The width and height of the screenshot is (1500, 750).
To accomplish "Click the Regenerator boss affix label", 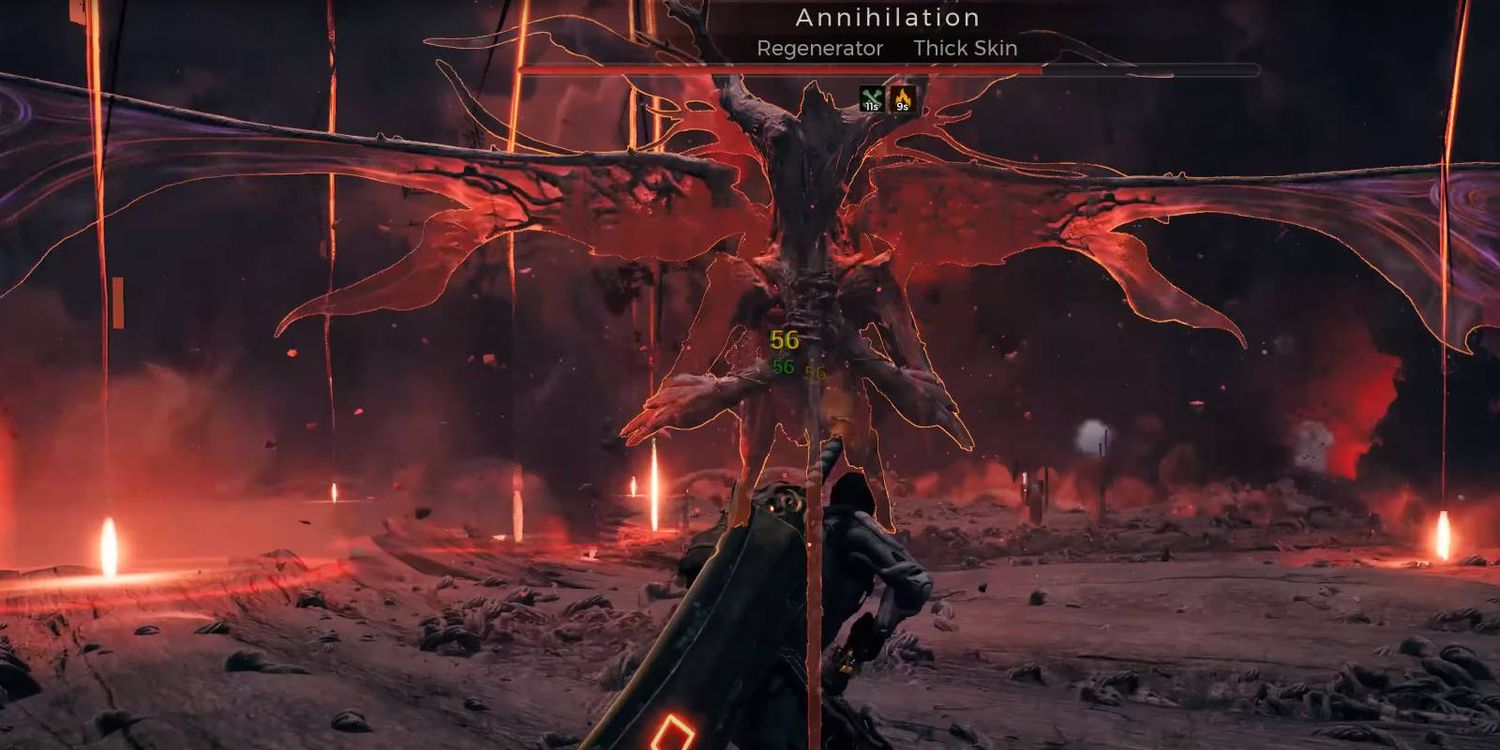I will pos(820,48).
